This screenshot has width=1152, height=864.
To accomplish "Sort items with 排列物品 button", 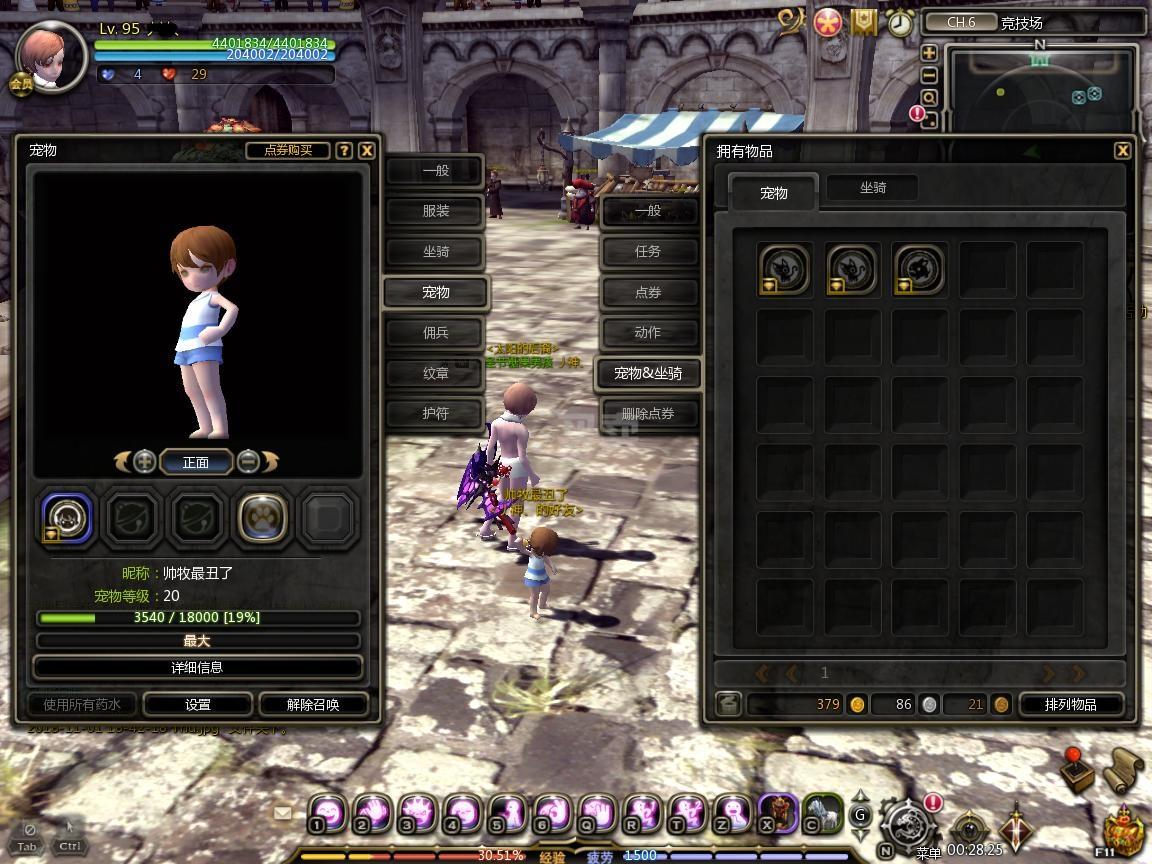I will pyautogui.click(x=1070, y=704).
